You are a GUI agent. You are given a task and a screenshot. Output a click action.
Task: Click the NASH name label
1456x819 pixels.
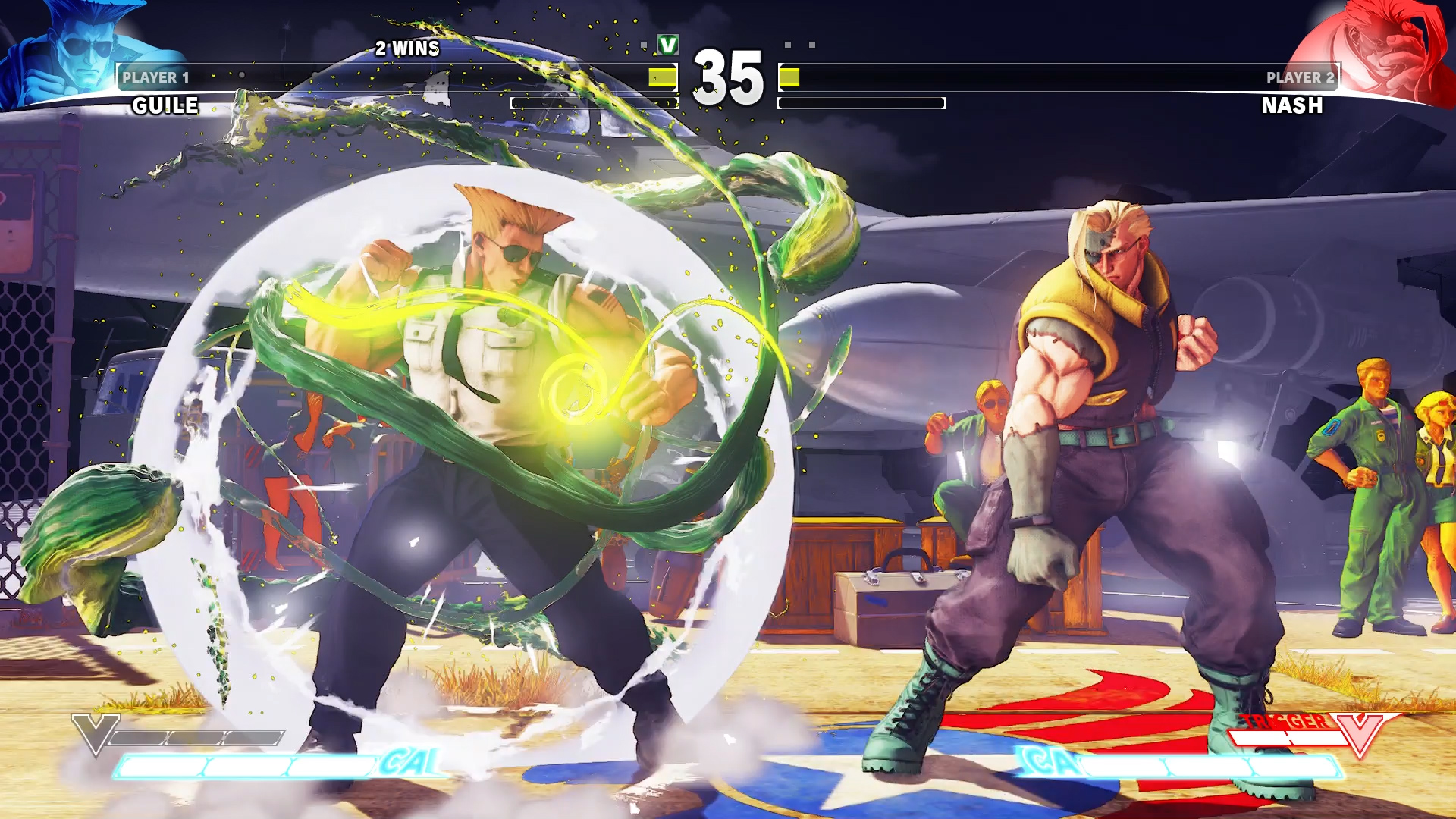point(1291,106)
